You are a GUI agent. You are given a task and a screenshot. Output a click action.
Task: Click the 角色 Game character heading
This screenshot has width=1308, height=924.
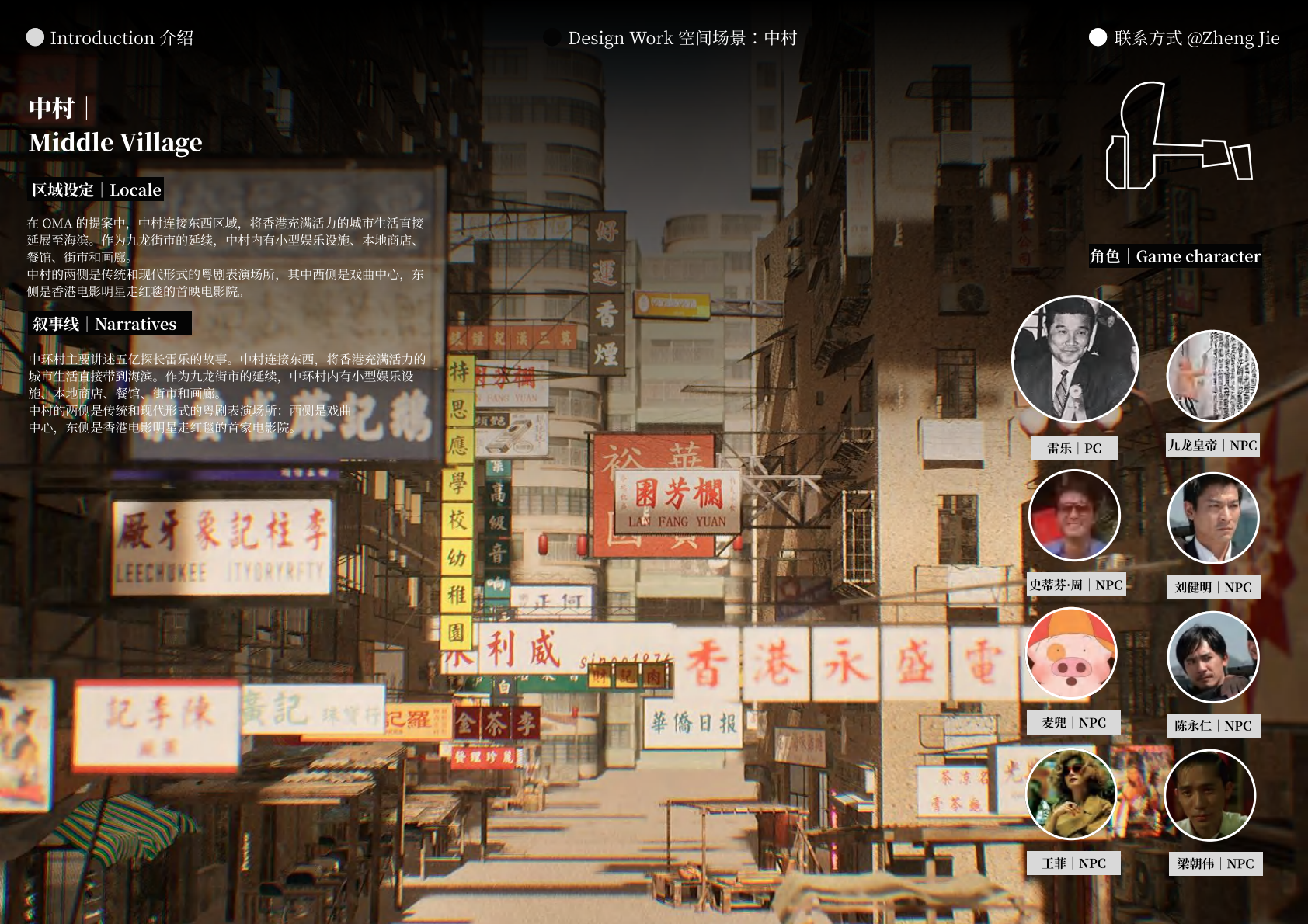[x=1174, y=256]
